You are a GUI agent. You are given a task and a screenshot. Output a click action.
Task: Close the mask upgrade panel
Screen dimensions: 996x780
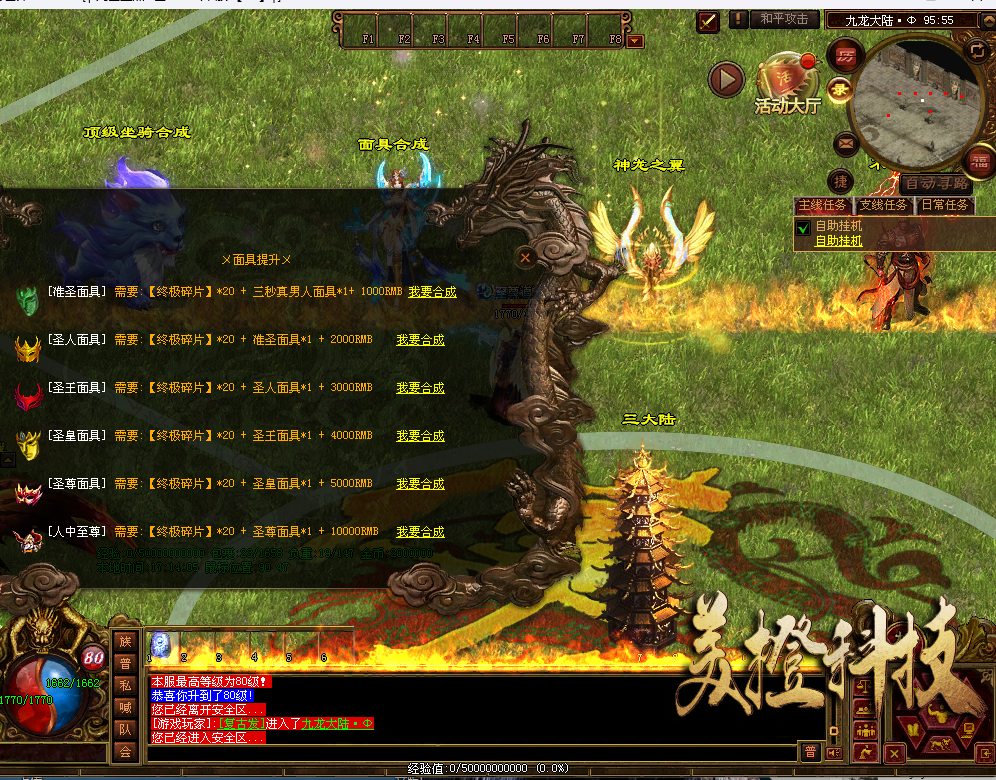click(525, 257)
